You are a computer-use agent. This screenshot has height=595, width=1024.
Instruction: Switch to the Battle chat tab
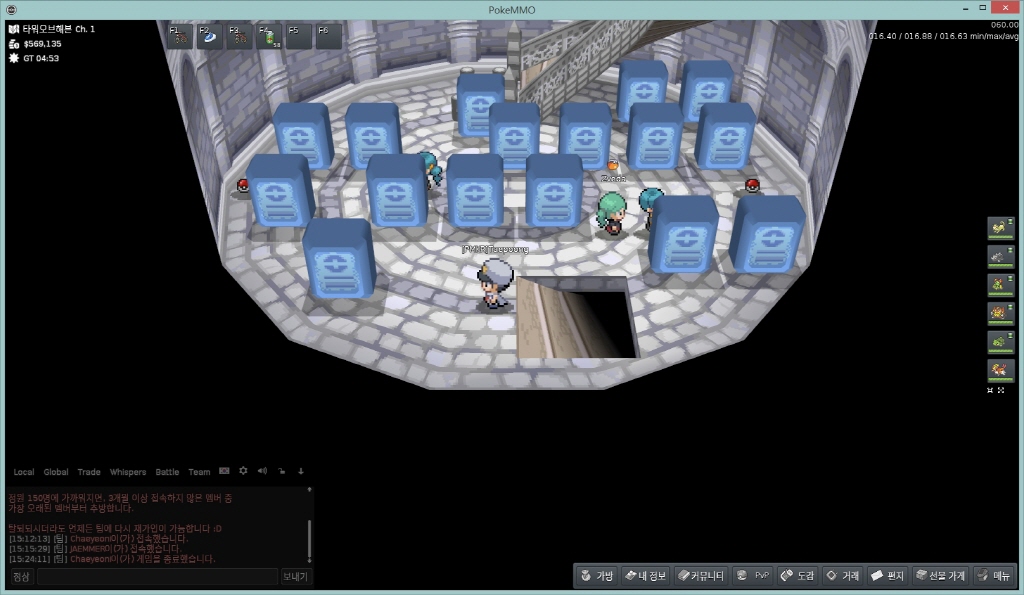[167, 472]
